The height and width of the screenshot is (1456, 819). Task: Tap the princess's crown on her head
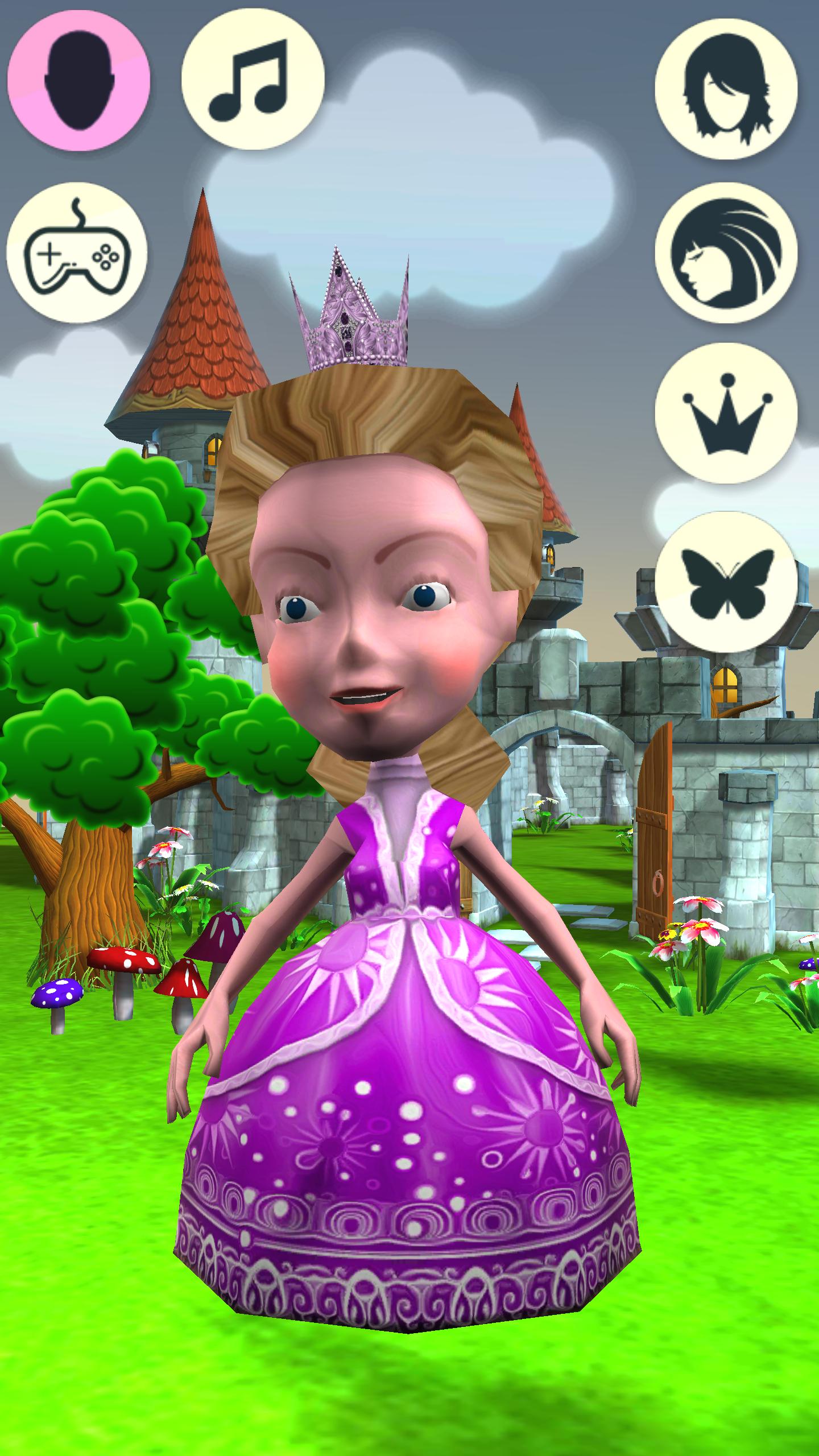(x=353, y=318)
